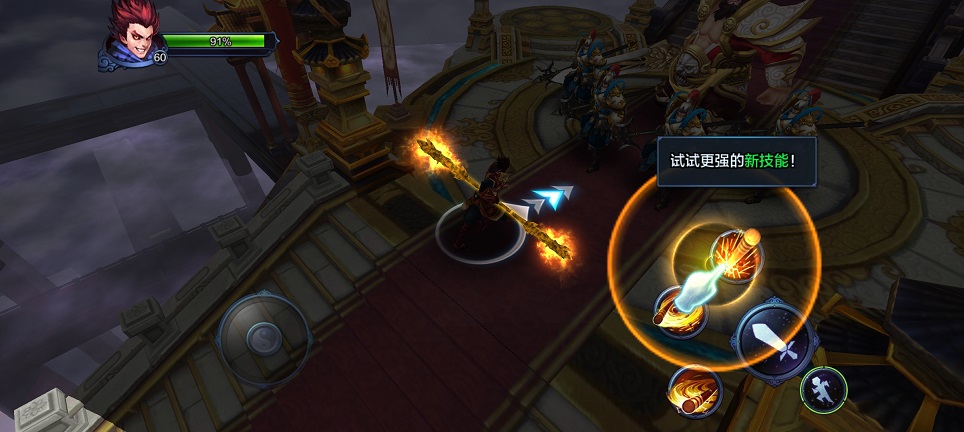Trigger the running figure dodge button
The height and width of the screenshot is (432, 964).
[824, 389]
